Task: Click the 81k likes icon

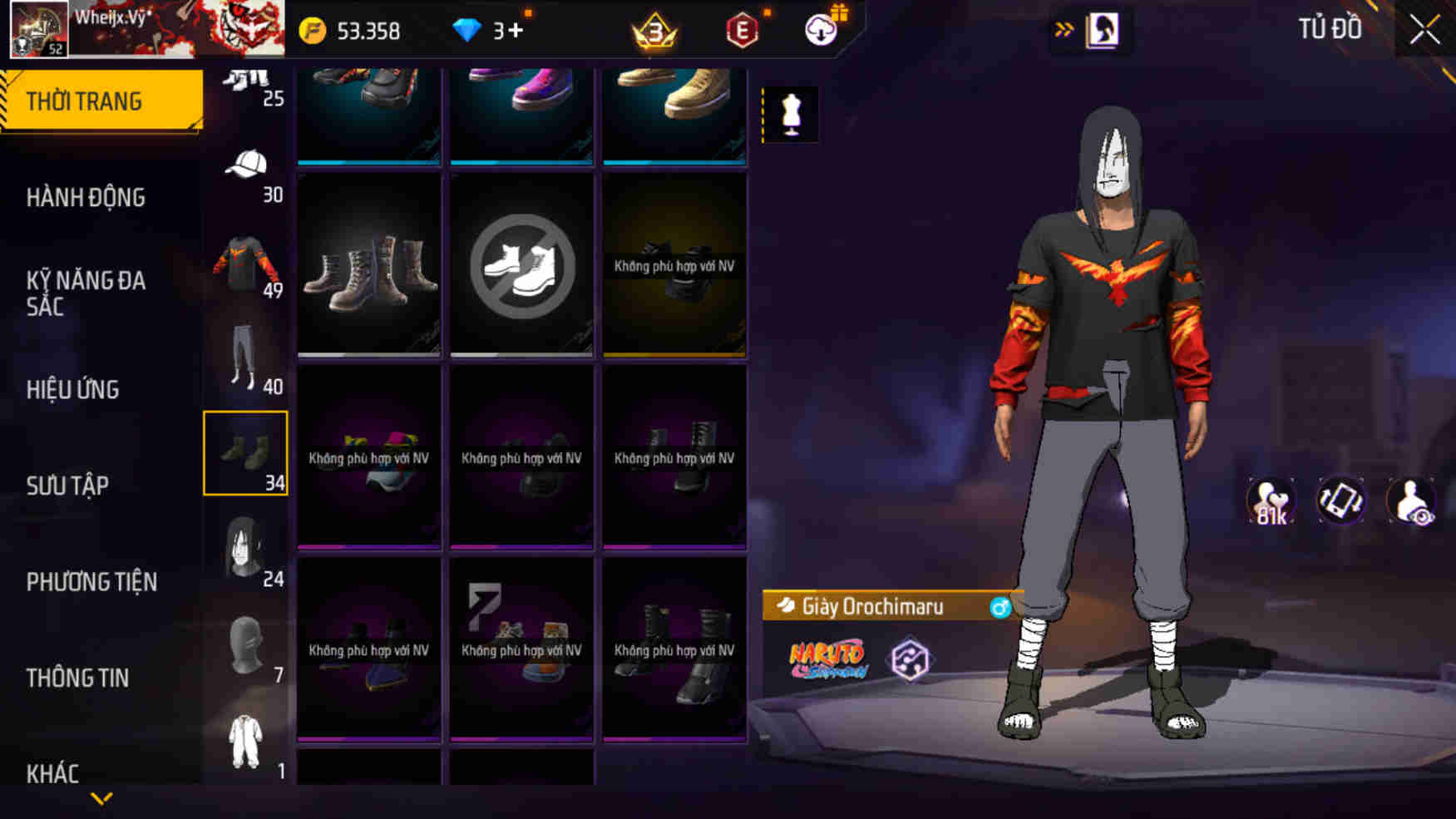Action: tap(1268, 500)
